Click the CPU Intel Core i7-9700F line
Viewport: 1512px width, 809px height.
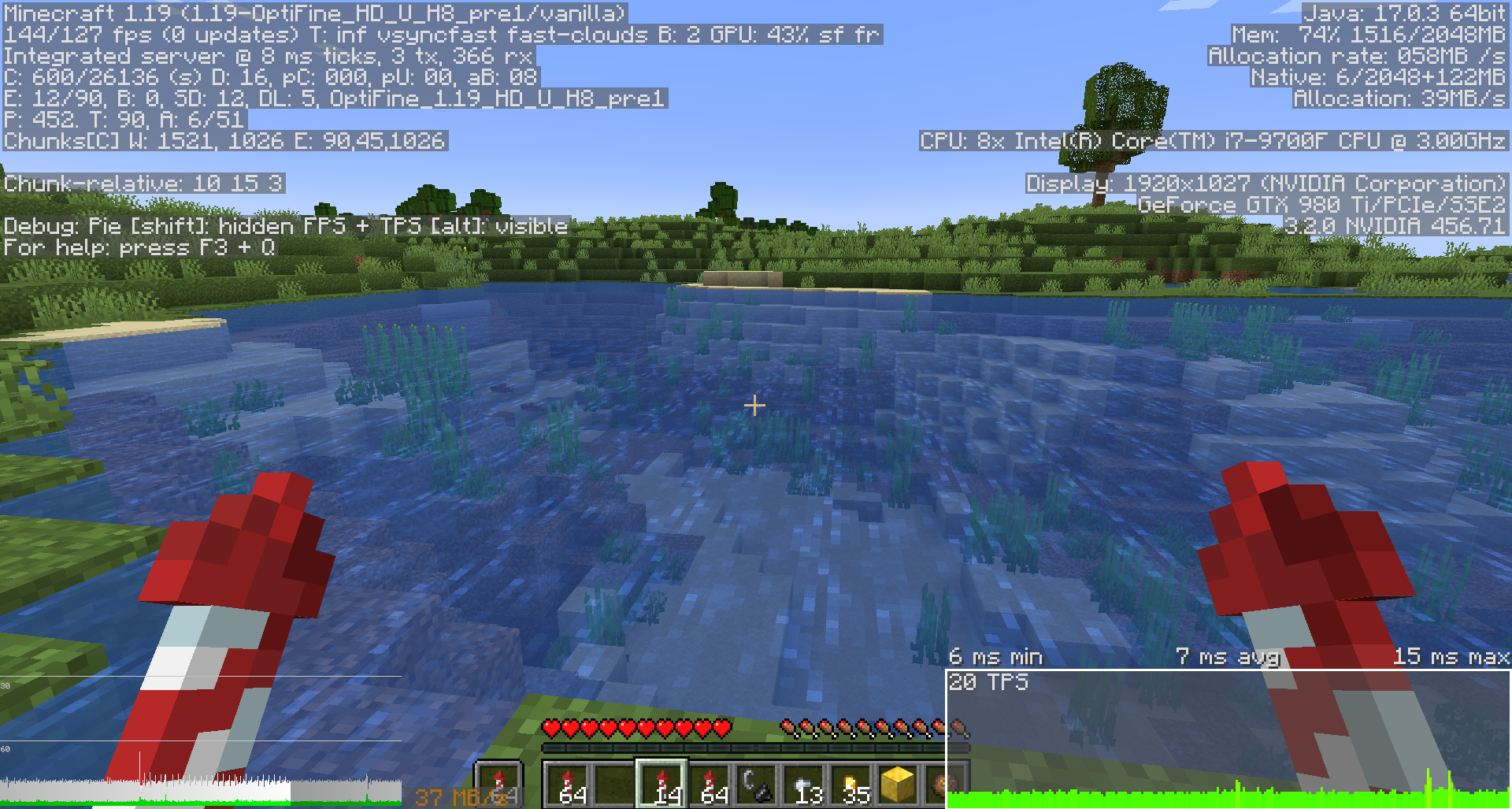click(1213, 141)
